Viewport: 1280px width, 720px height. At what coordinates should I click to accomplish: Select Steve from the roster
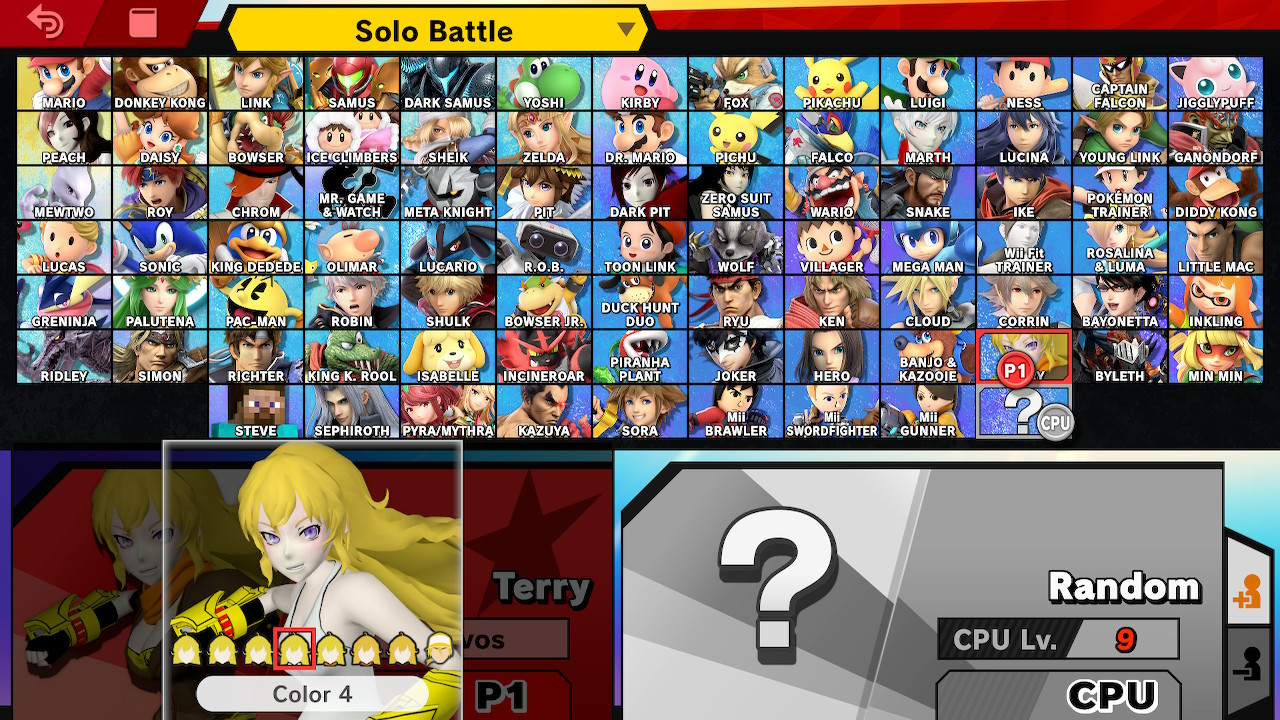pyautogui.click(x=255, y=410)
